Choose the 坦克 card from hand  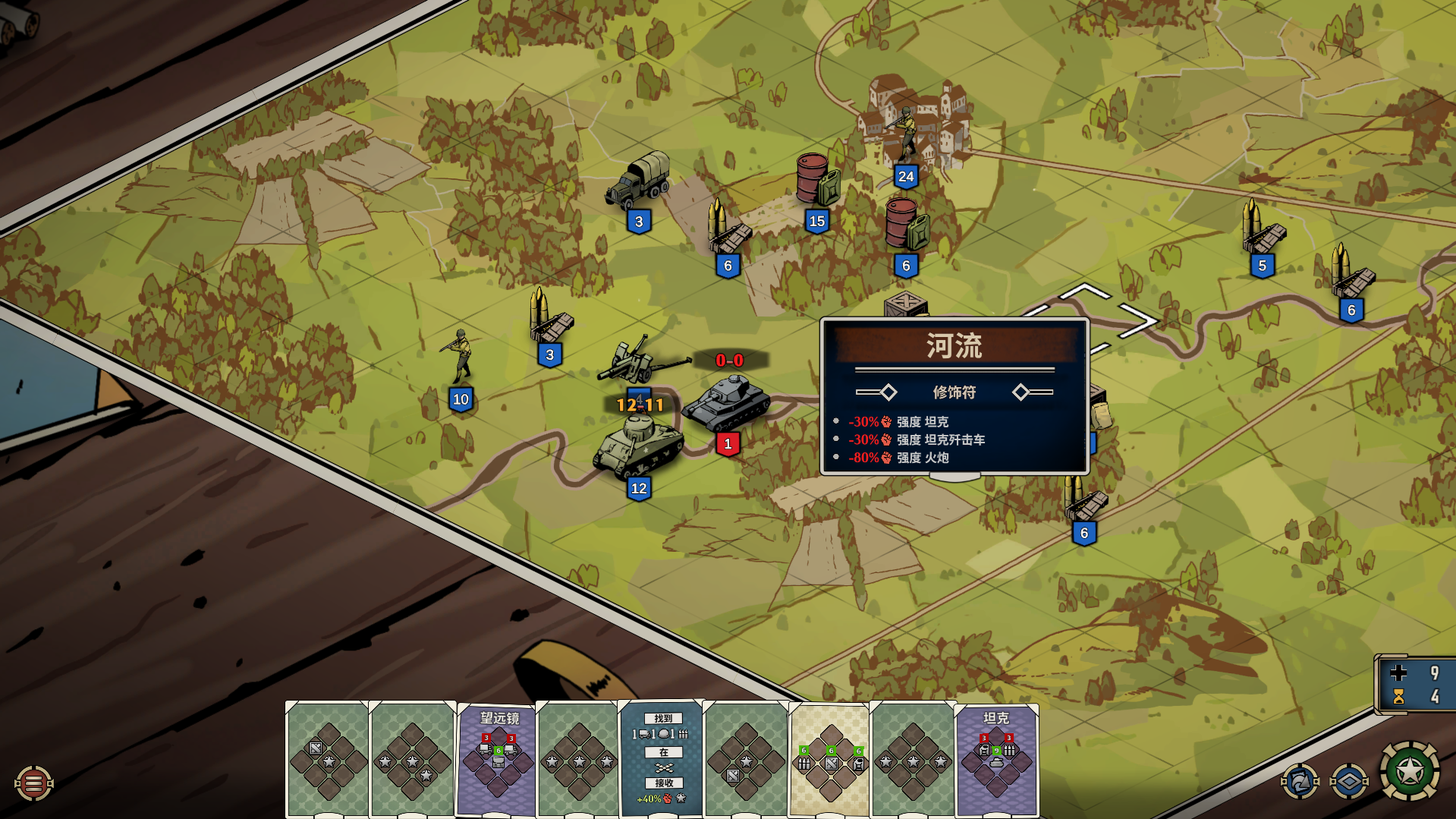coord(996,758)
